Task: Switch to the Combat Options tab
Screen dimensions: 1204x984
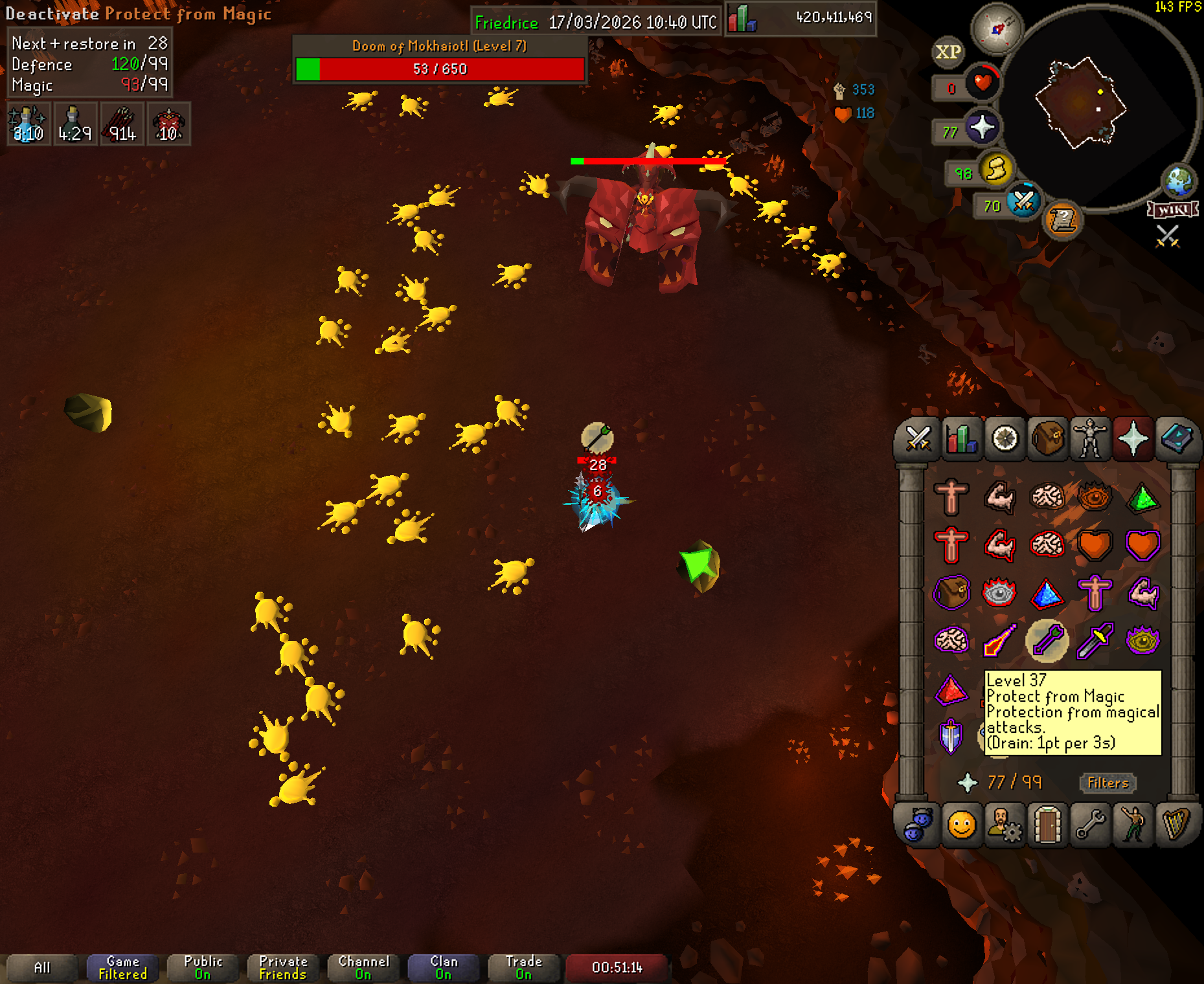Action: [918, 439]
